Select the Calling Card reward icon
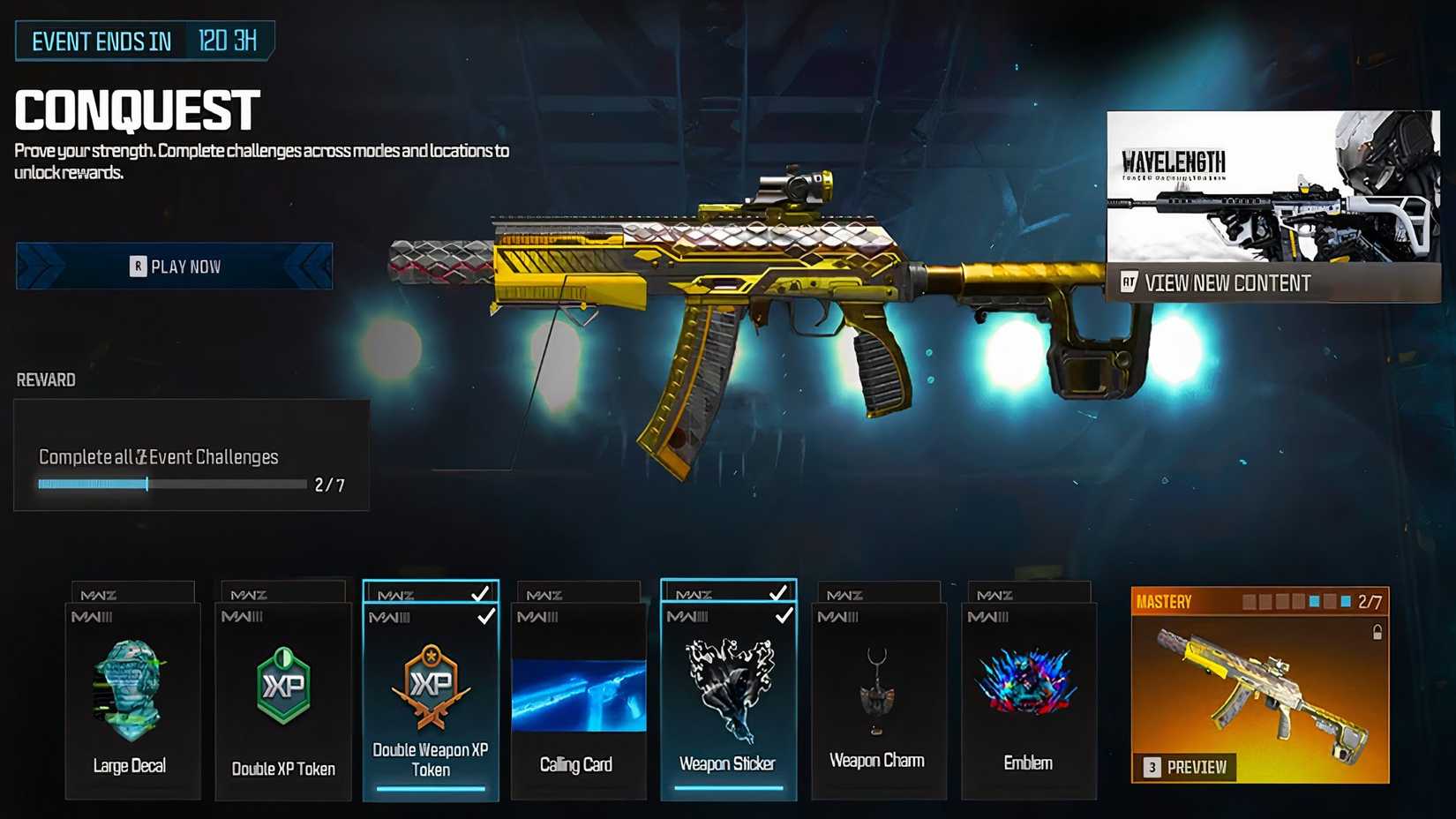The height and width of the screenshot is (819, 1456). (x=578, y=697)
